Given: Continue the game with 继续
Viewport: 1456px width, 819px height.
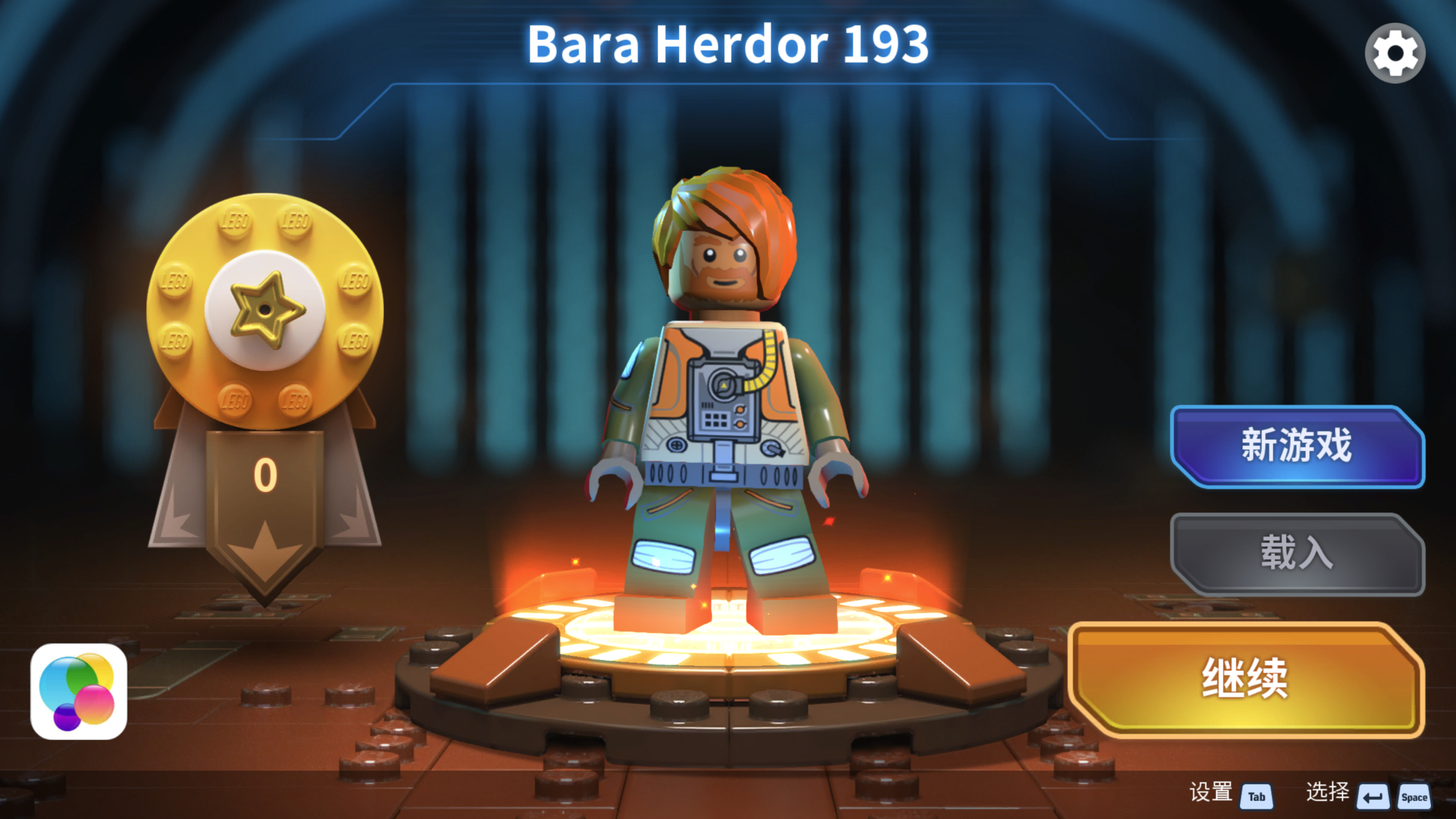Looking at the screenshot, I should [1246, 679].
